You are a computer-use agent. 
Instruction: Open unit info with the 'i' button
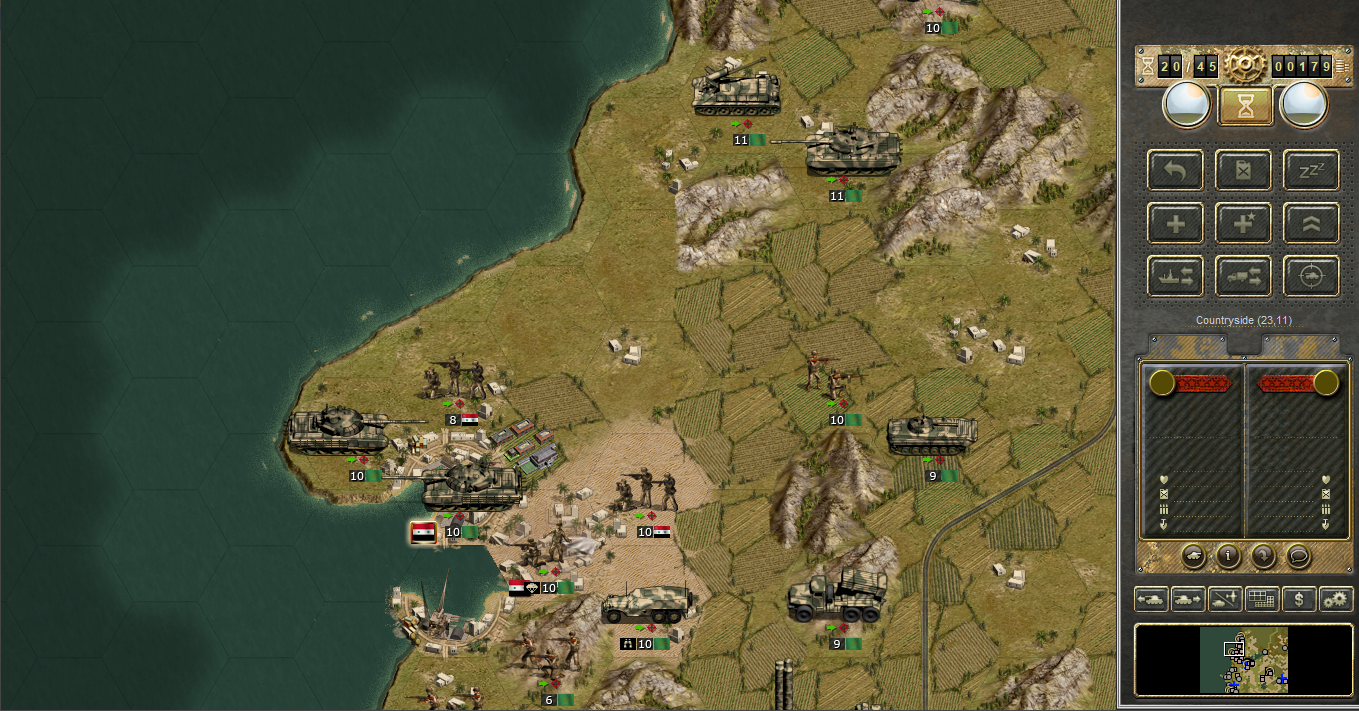(x=1228, y=555)
